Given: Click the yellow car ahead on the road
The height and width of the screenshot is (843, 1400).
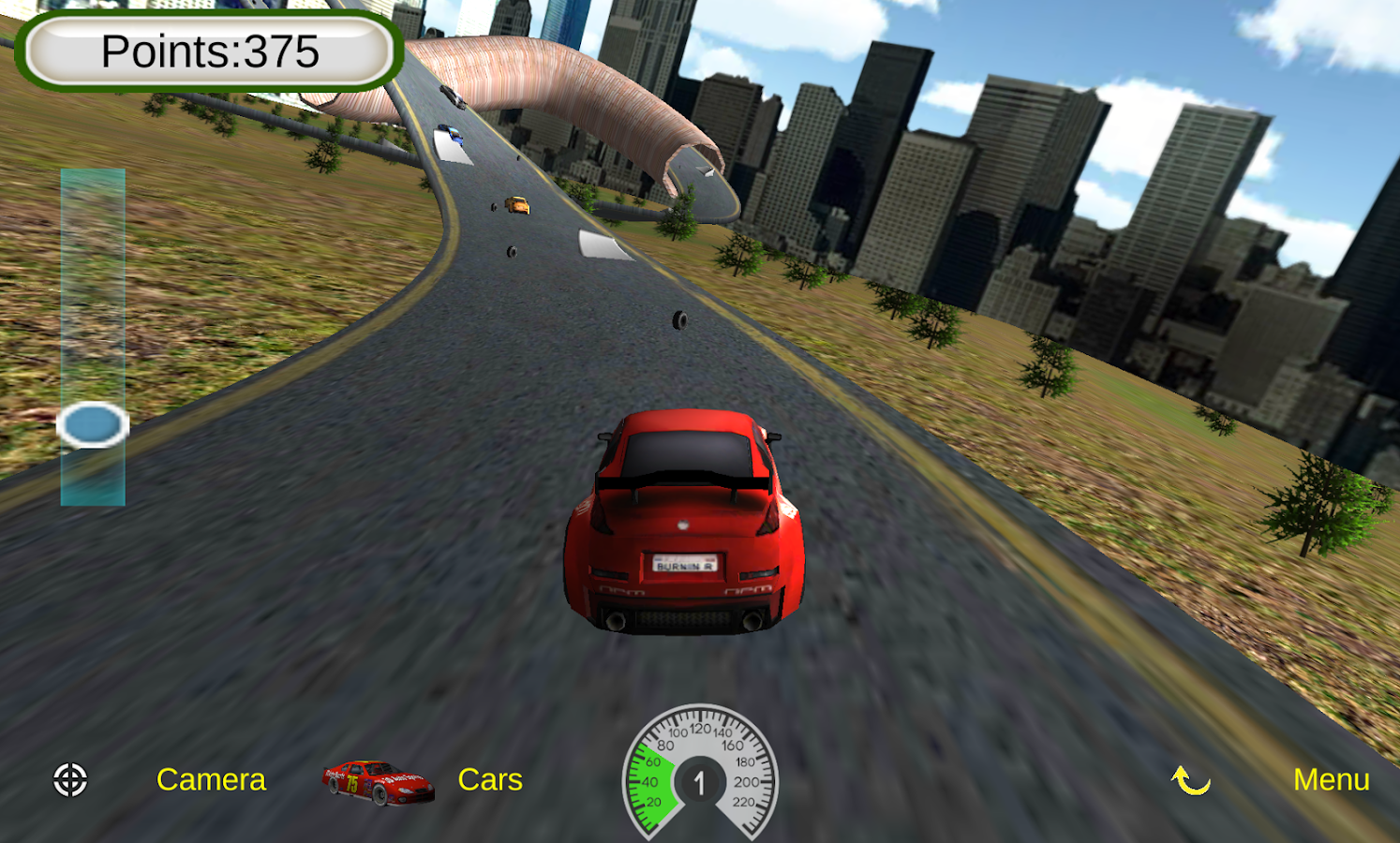Looking at the screenshot, I should (x=516, y=202).
